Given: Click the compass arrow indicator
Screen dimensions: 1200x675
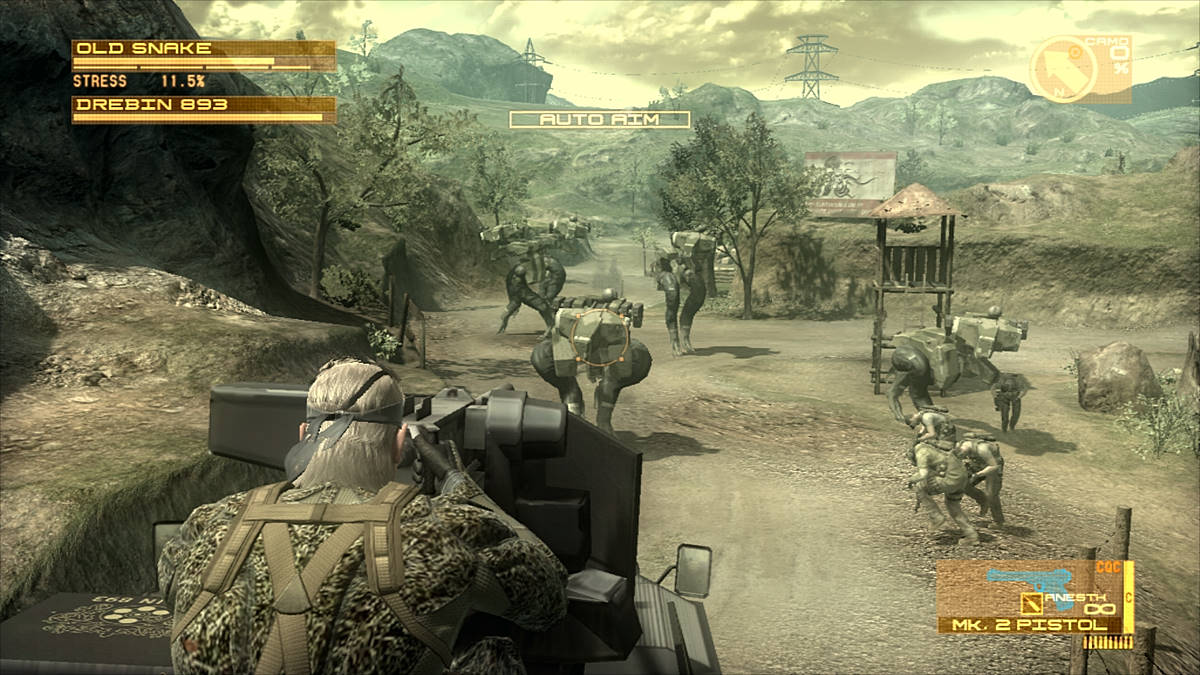Looking at the screenshot, I should [x=1064, y=70].
